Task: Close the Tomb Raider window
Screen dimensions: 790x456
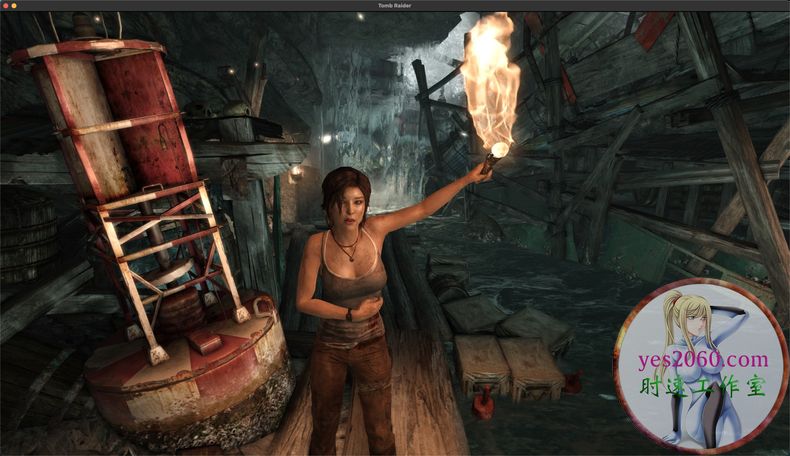Action: tap(5, 6)
